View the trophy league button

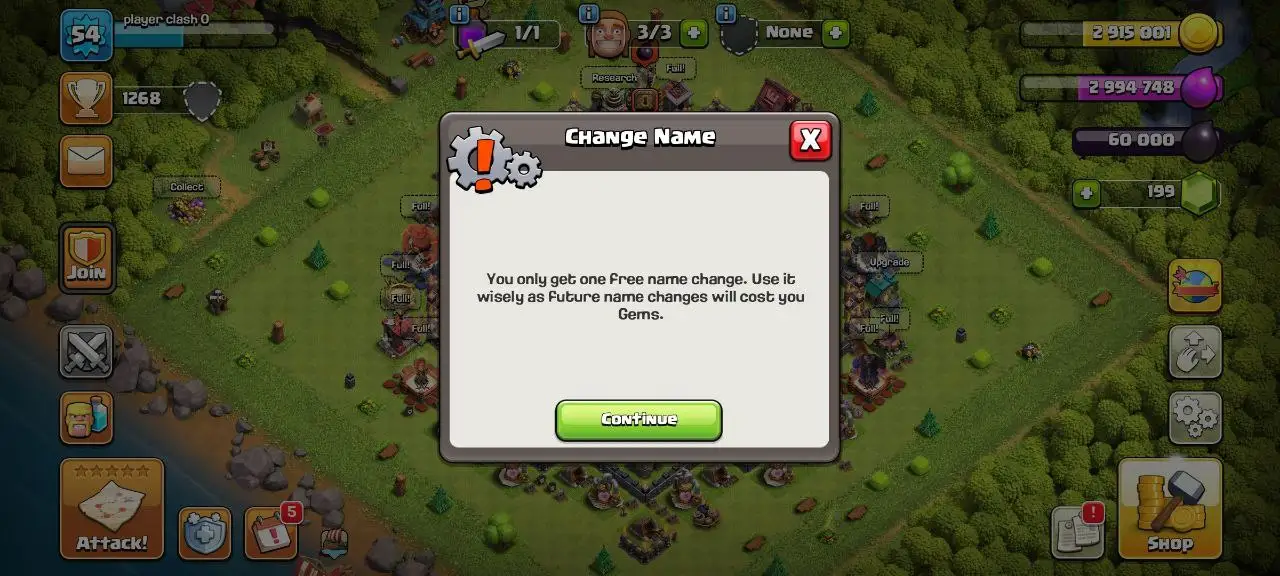point(86,98)
